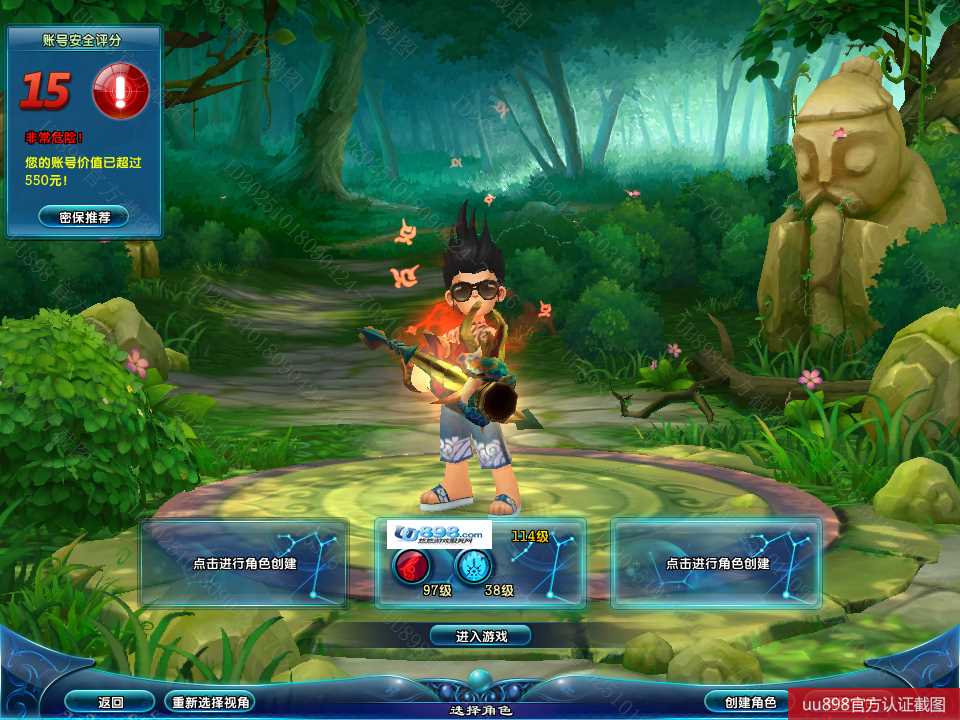Screen dimensions: 960x720
Task: Go back with the 返回 button
Action: [x=111, y=702]
